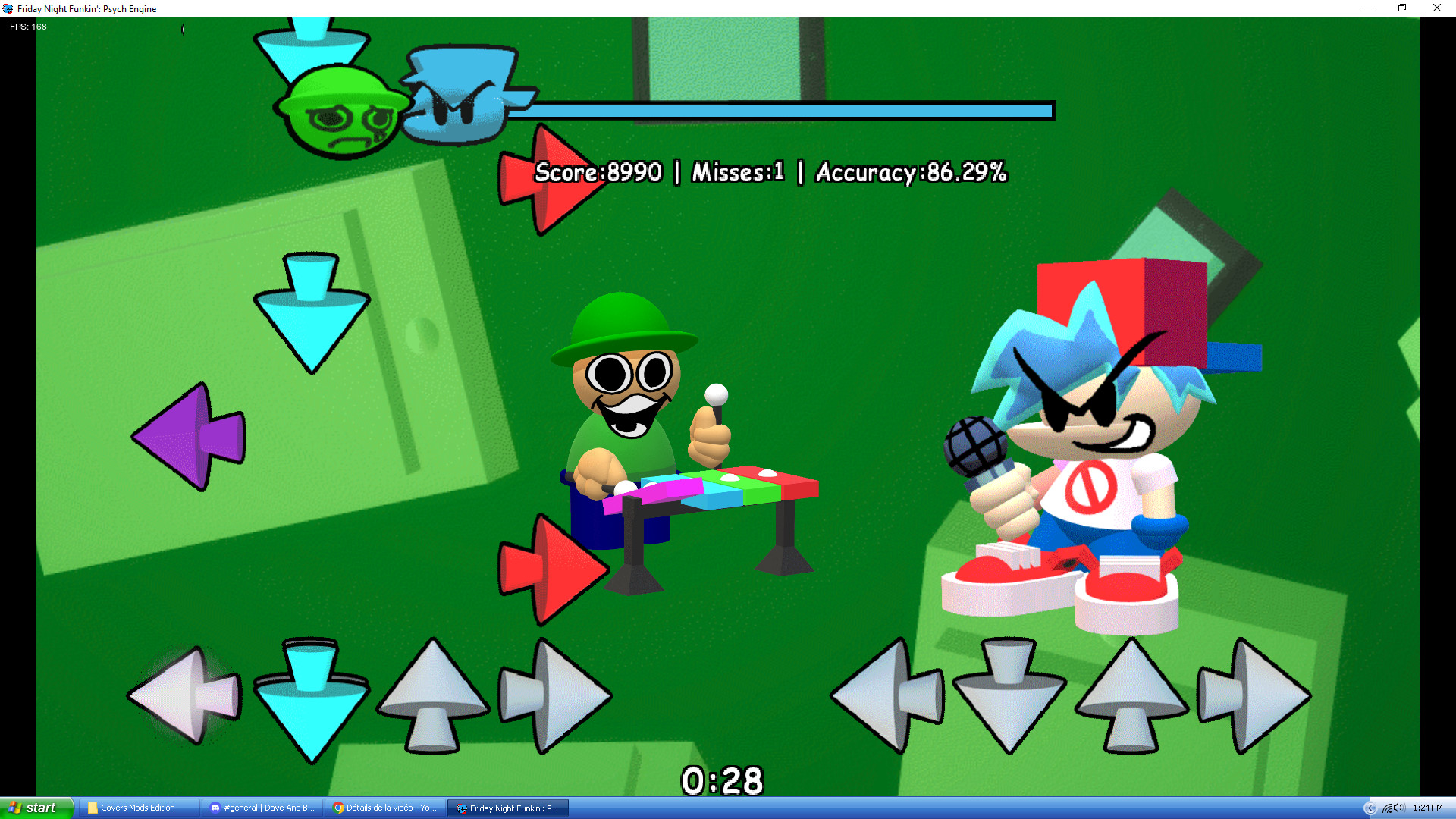Click the purple left-arrow note
Screen dimensions: 1456x819
(x=190, y=436)
